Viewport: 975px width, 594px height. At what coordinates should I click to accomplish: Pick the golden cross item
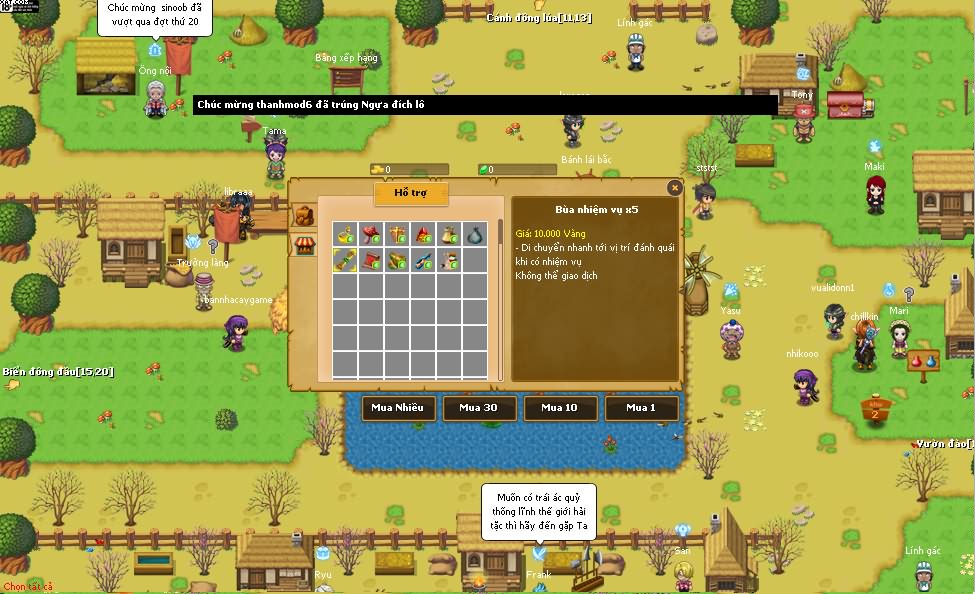(x=397, y=234)
